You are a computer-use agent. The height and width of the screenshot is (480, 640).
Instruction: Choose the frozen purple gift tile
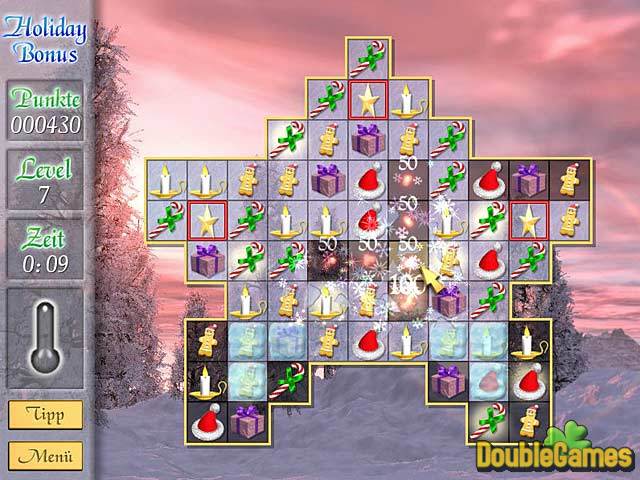[286, 341]
